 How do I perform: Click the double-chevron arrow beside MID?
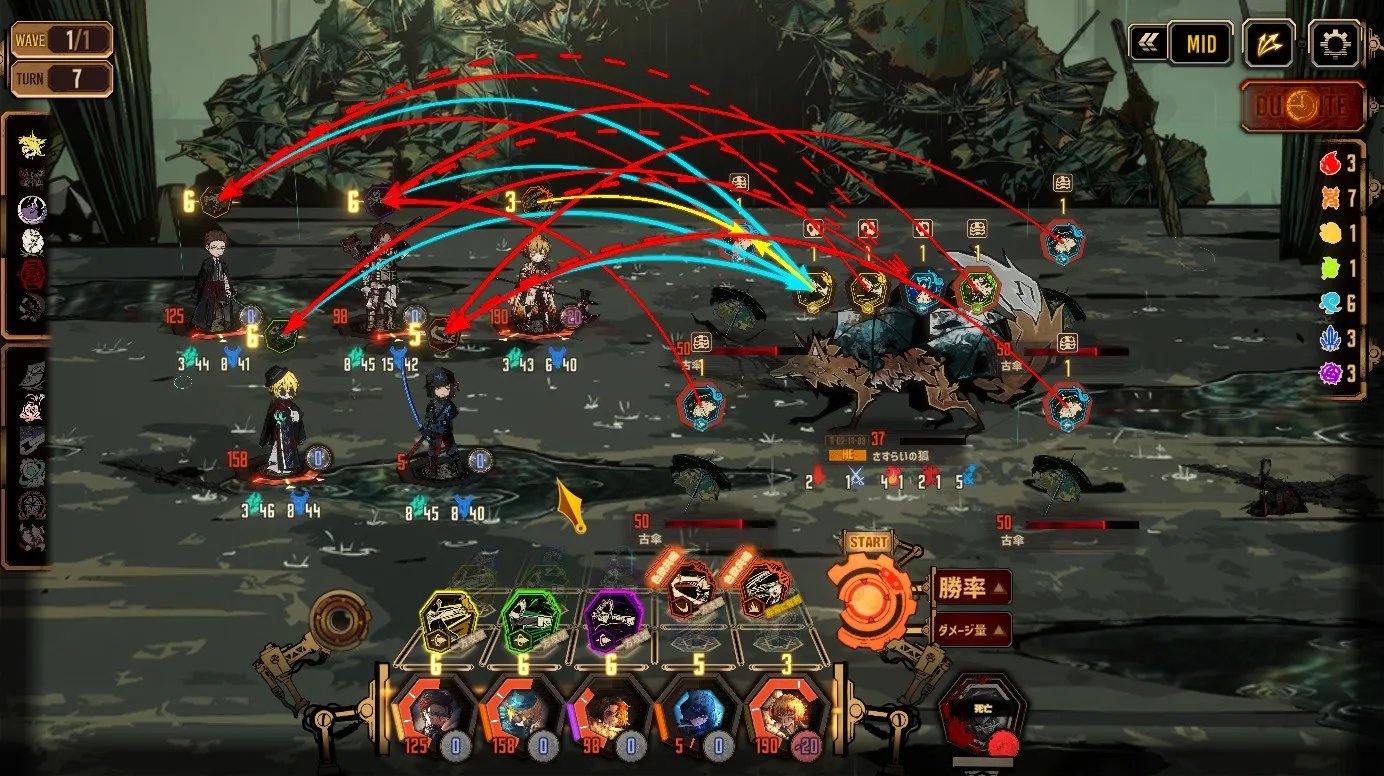[x=1146, y=44]
